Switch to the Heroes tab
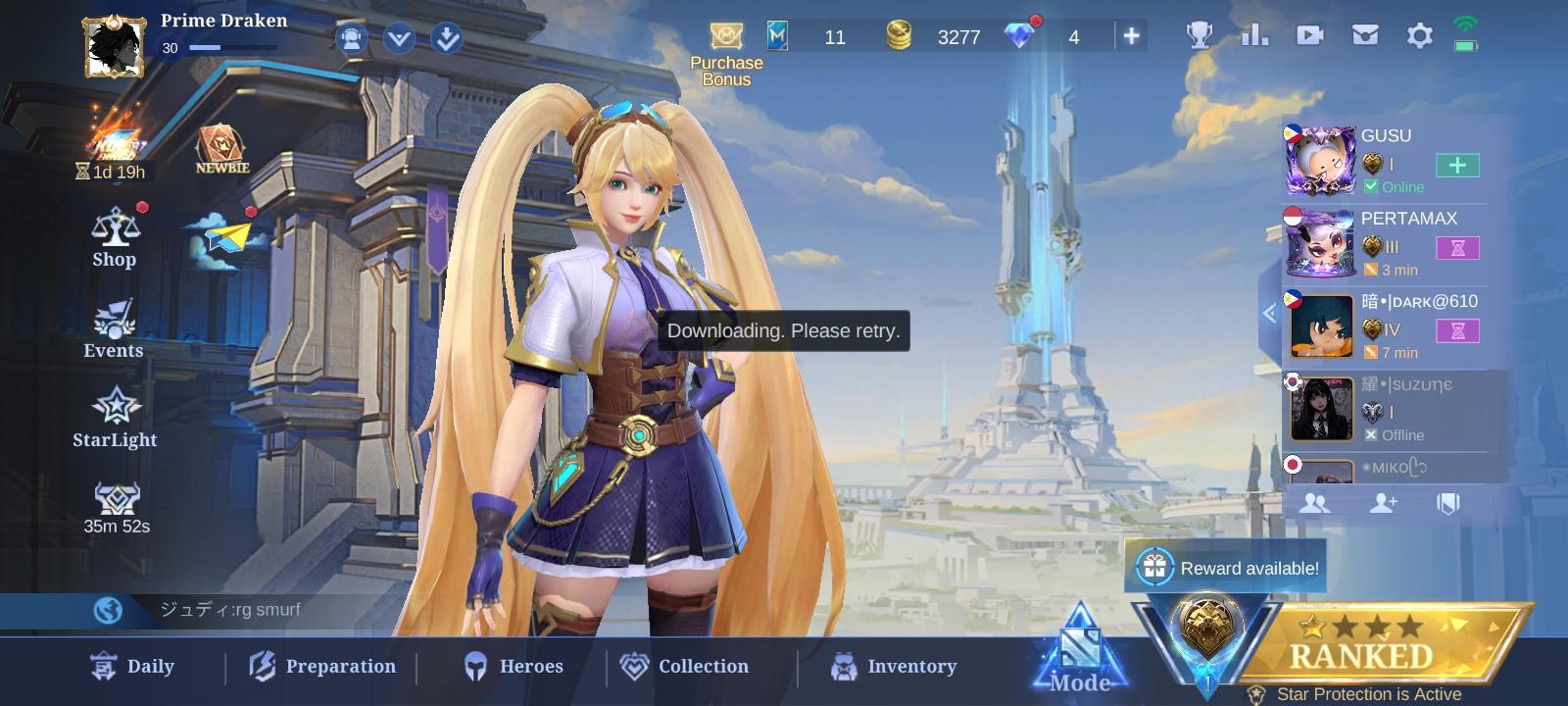This screenshot has height=706, width=1568. pos(514,666)
